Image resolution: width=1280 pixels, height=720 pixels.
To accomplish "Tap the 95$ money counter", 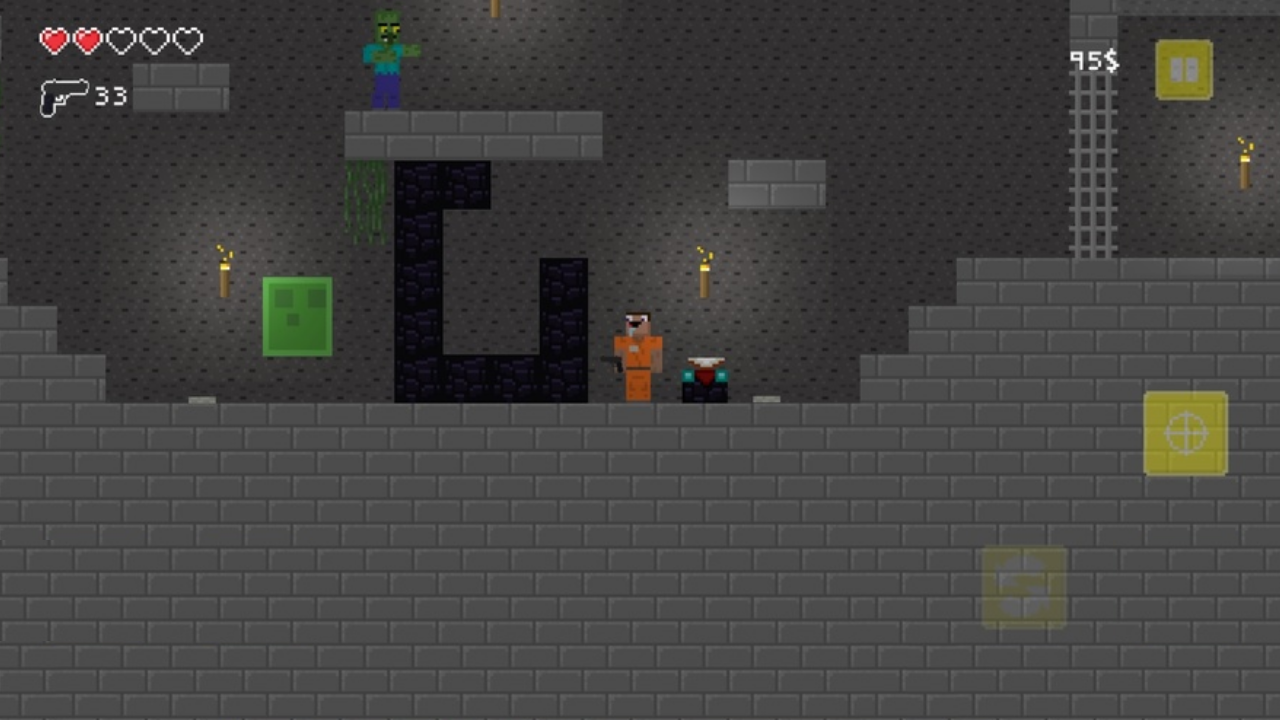I will point(1097,62).
